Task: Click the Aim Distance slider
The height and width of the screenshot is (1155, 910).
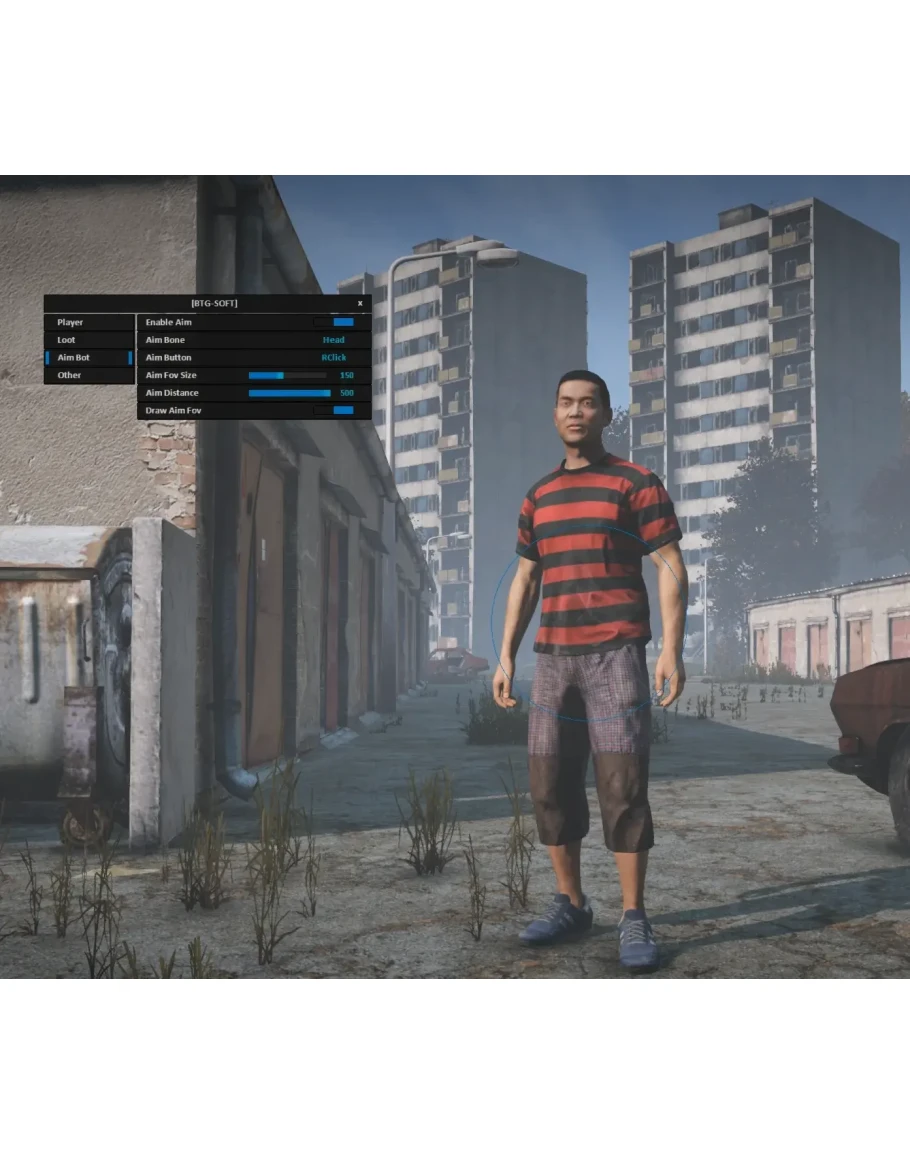Action: pyautogui.click(x=289, y=393)
